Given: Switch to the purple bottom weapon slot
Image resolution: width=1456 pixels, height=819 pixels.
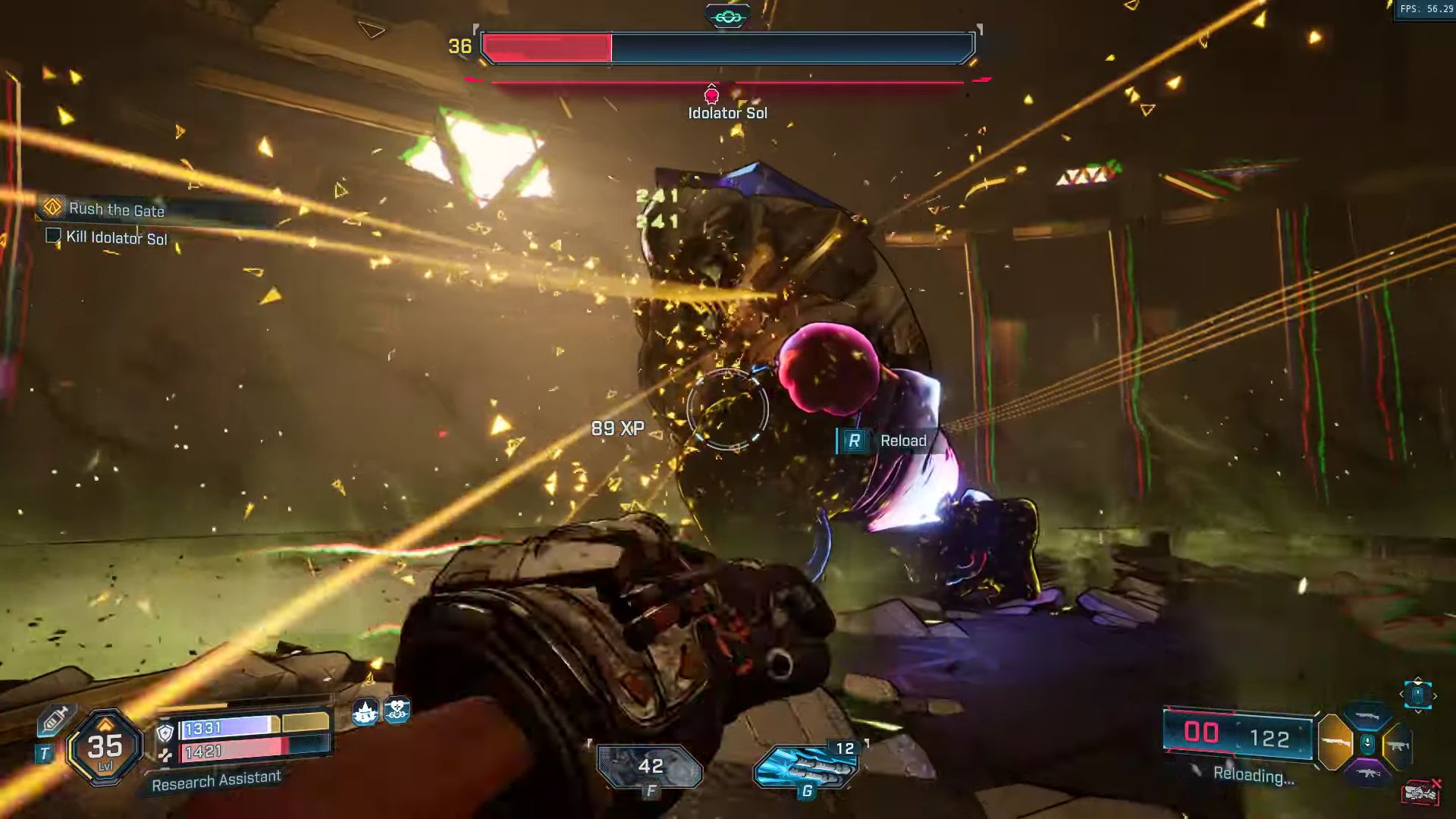Looking at the screenshot, I should (x=1367, y=773).
